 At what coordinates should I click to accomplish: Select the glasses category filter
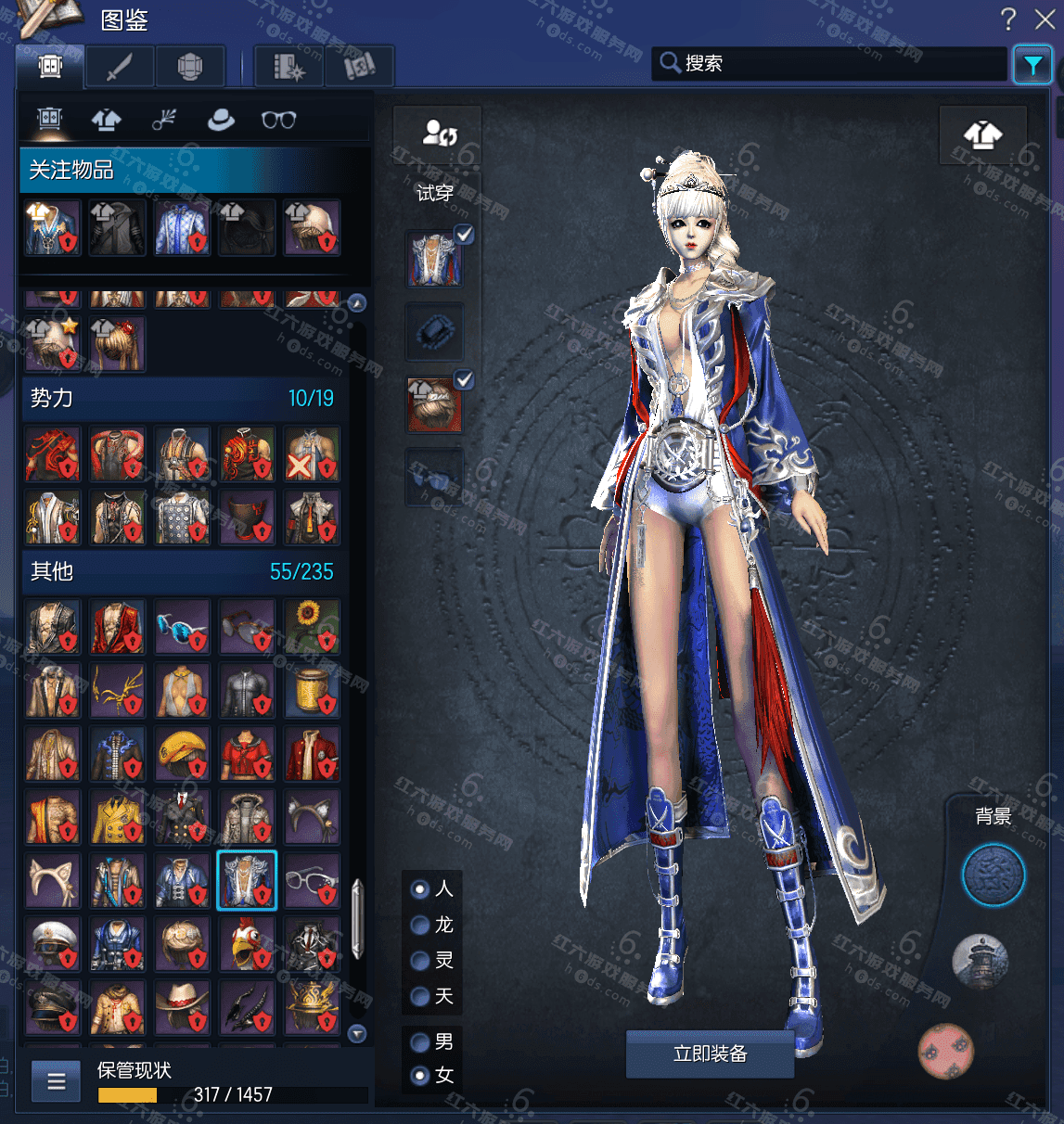[x=278, y=120]
